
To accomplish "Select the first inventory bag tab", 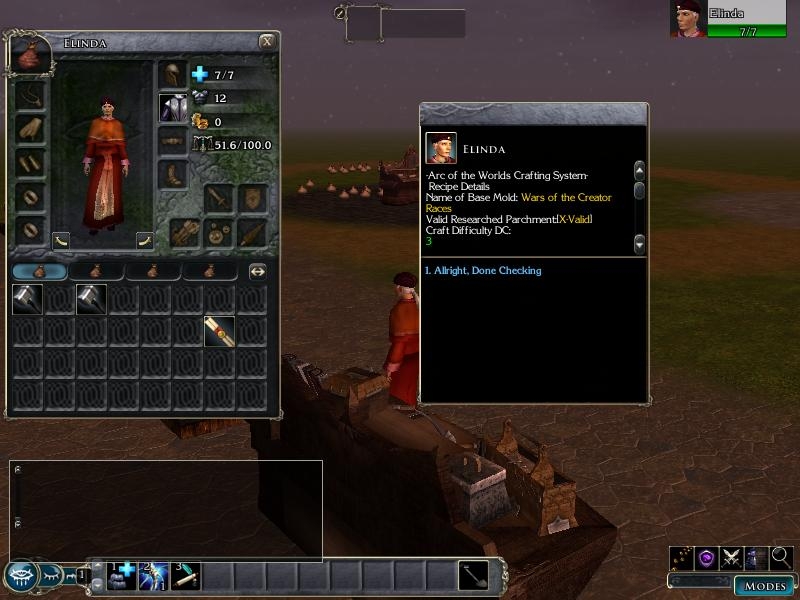I will click(39, 271).
